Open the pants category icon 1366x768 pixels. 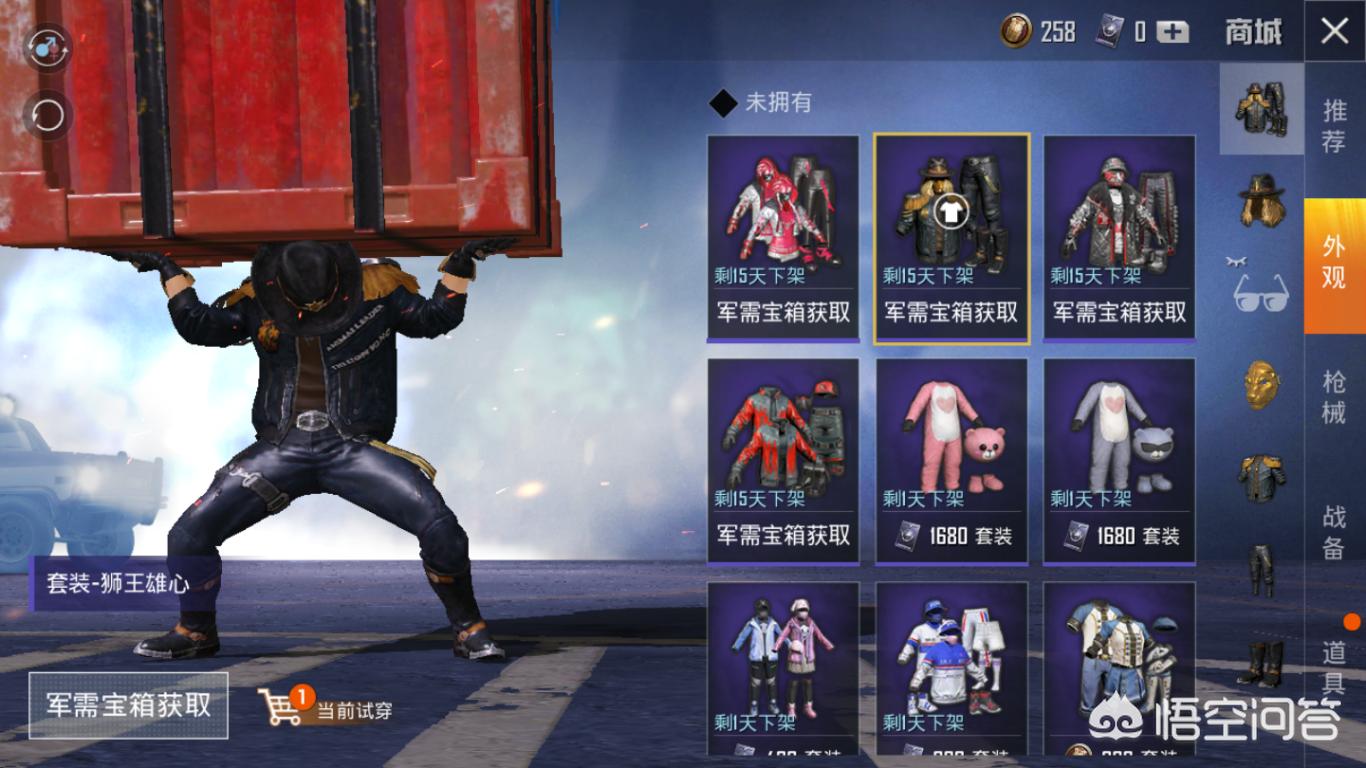tap(1261, 570)
